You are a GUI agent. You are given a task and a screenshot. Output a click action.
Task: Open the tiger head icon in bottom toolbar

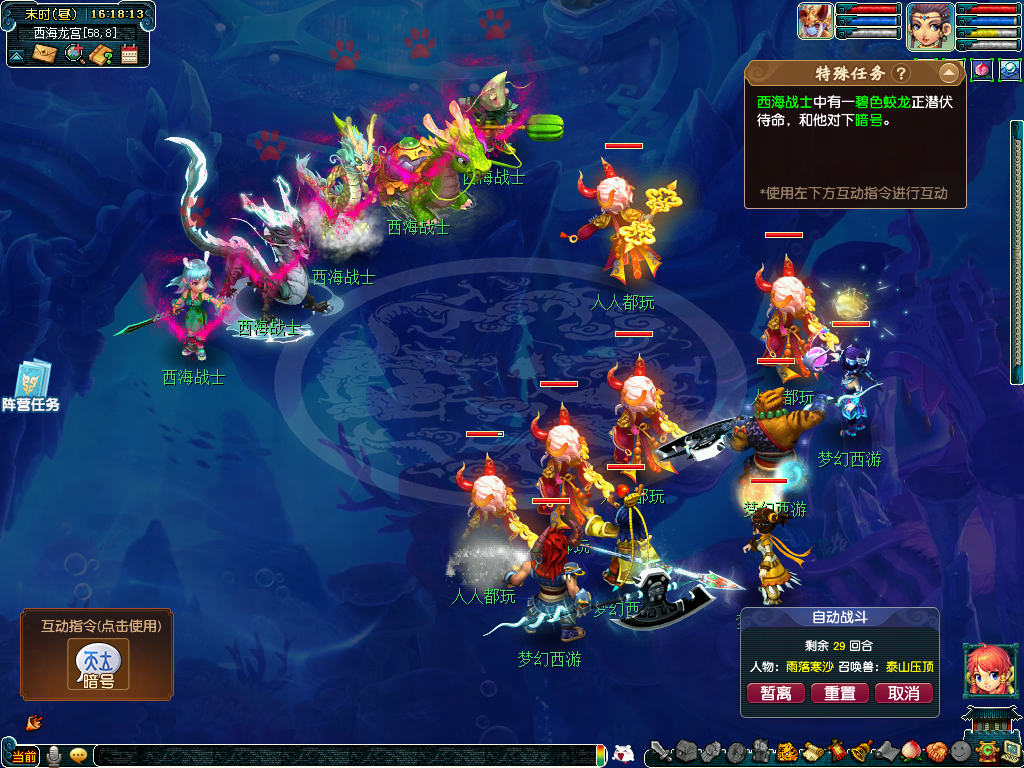(786, 752)
